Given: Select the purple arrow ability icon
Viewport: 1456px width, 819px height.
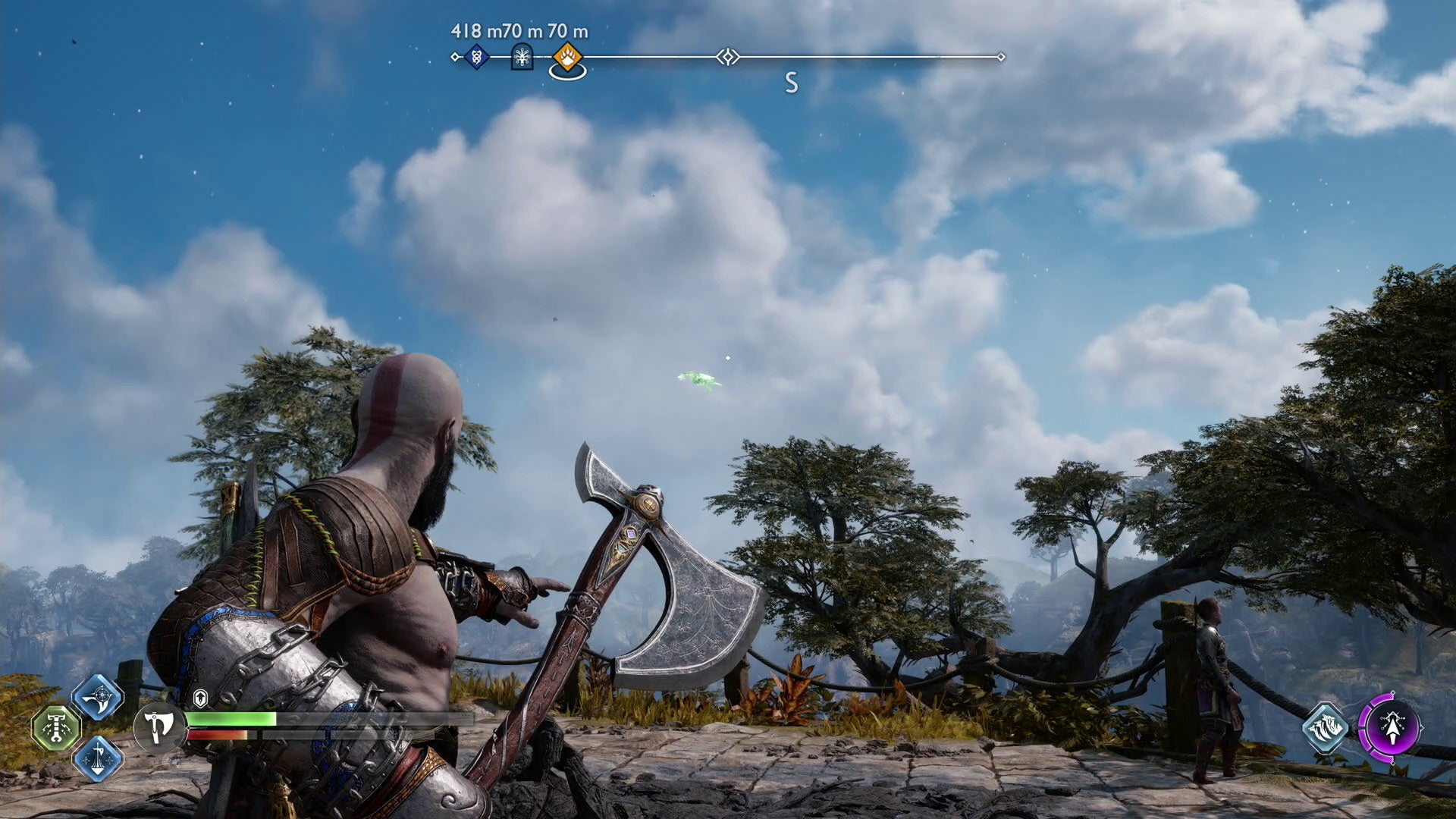Looking at the screenshot, I should pyautogui.click(x=1391, y=728).
